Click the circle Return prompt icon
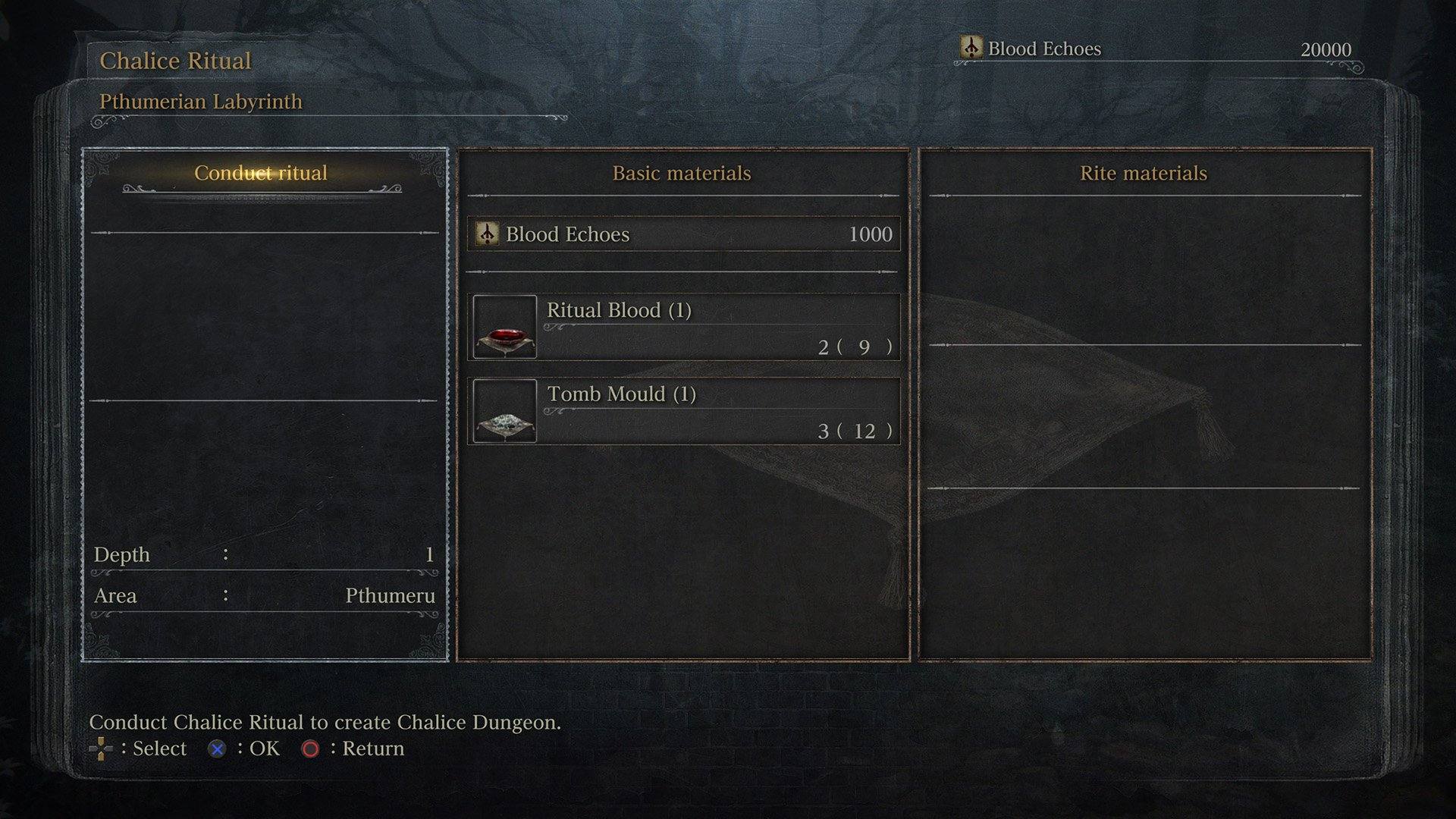1456x819 pixels. pyautogui.click(x=311, y=748)
